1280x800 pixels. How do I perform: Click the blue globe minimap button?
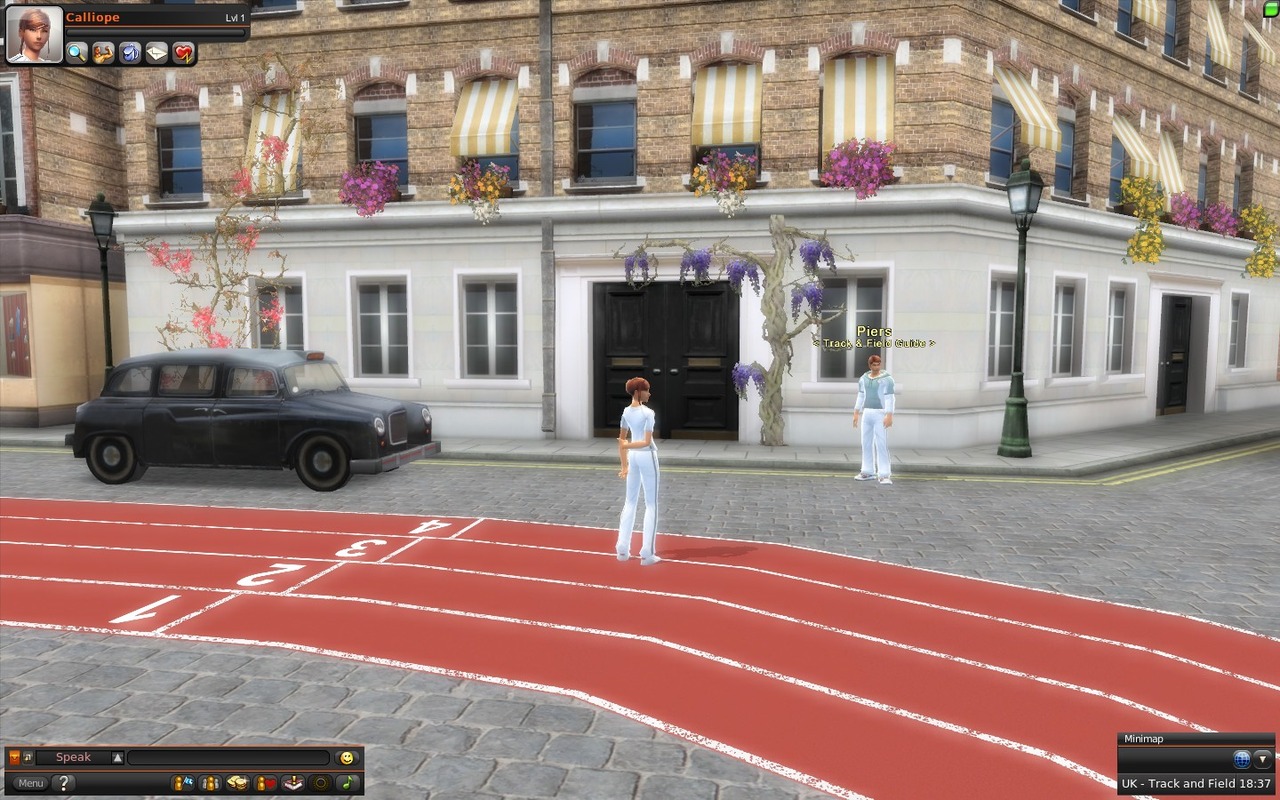[x=1242, y=759]
